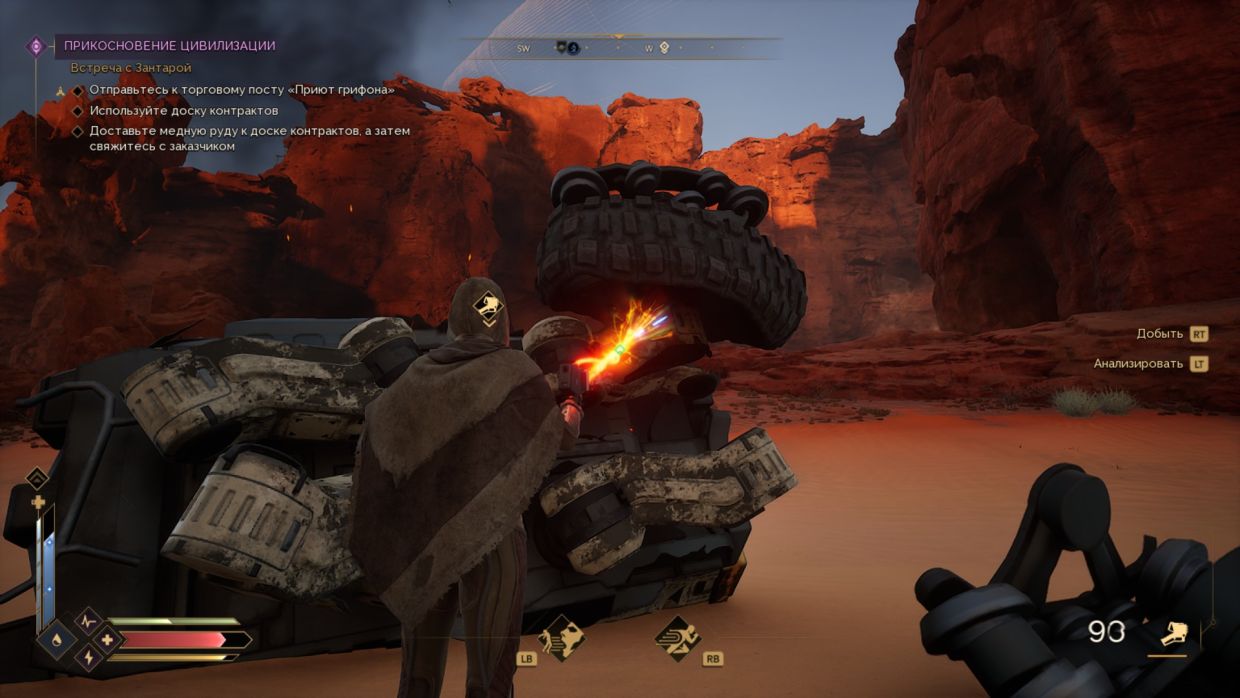Image resolution: width=1240 pixels, height=698 pixels.
Task: Click the vehicle marker icon above the character
Action: 487,307
